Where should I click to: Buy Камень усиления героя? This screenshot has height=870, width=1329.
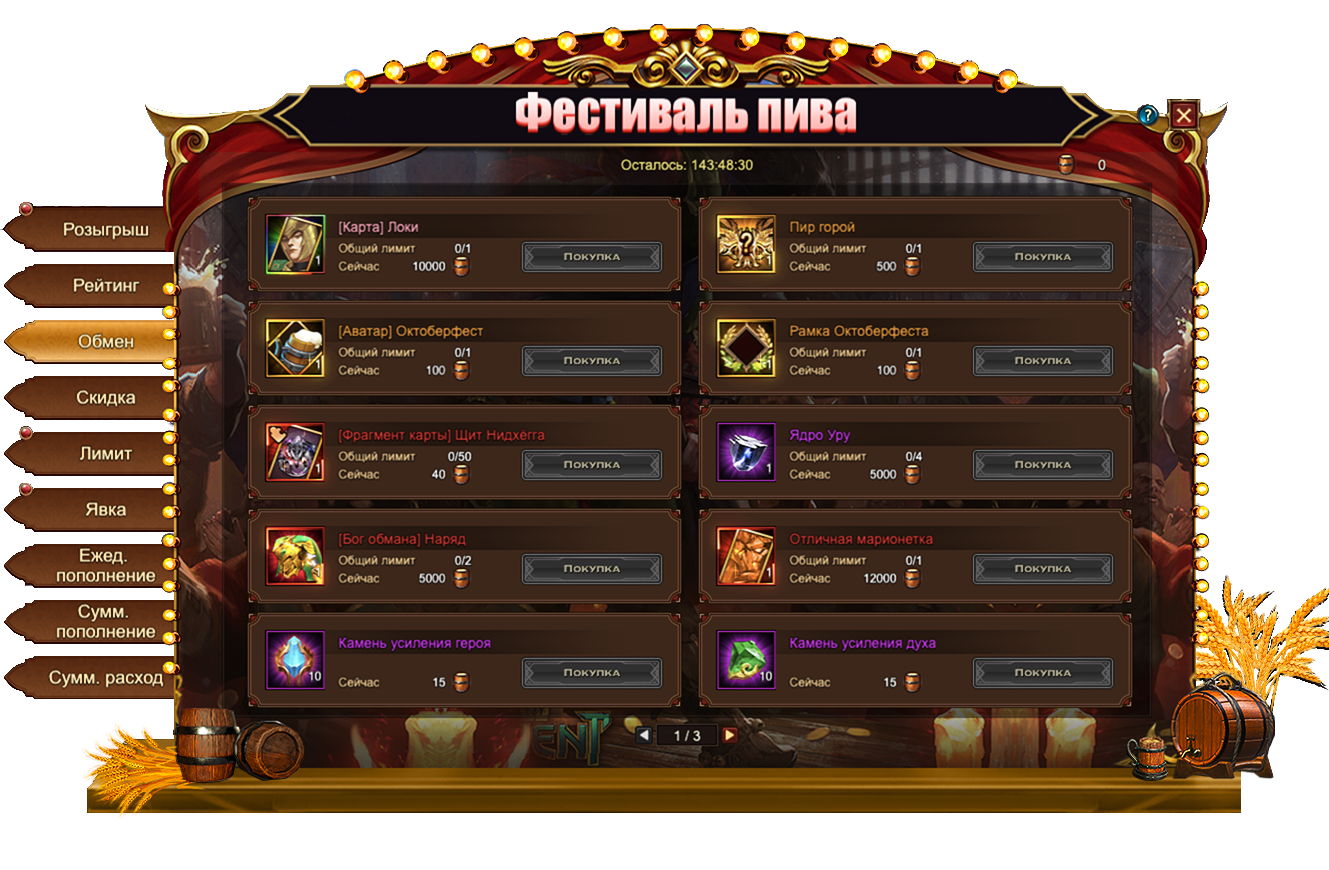tap(591, 673)
